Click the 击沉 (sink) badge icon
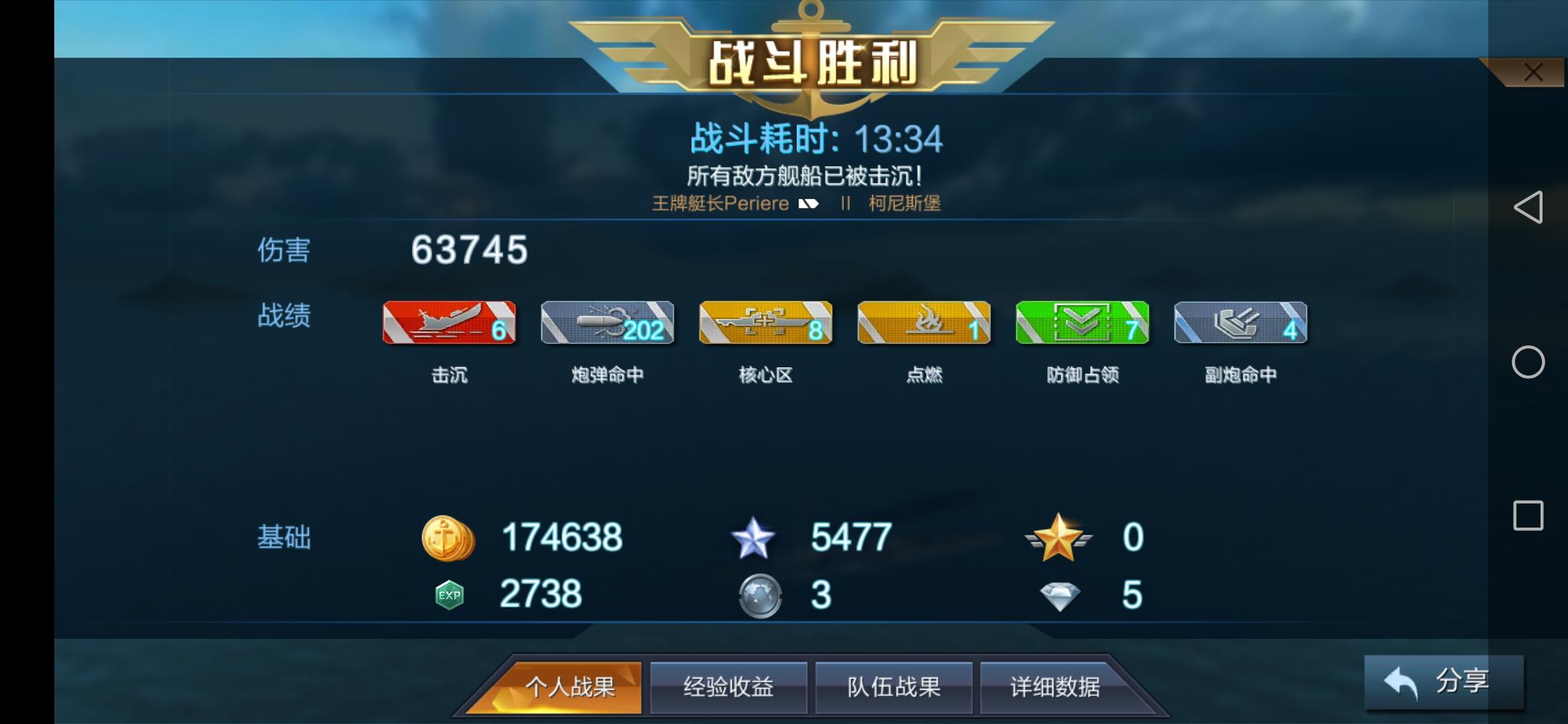The height and width of the screenshot is (724, 1568). (449, 324)
